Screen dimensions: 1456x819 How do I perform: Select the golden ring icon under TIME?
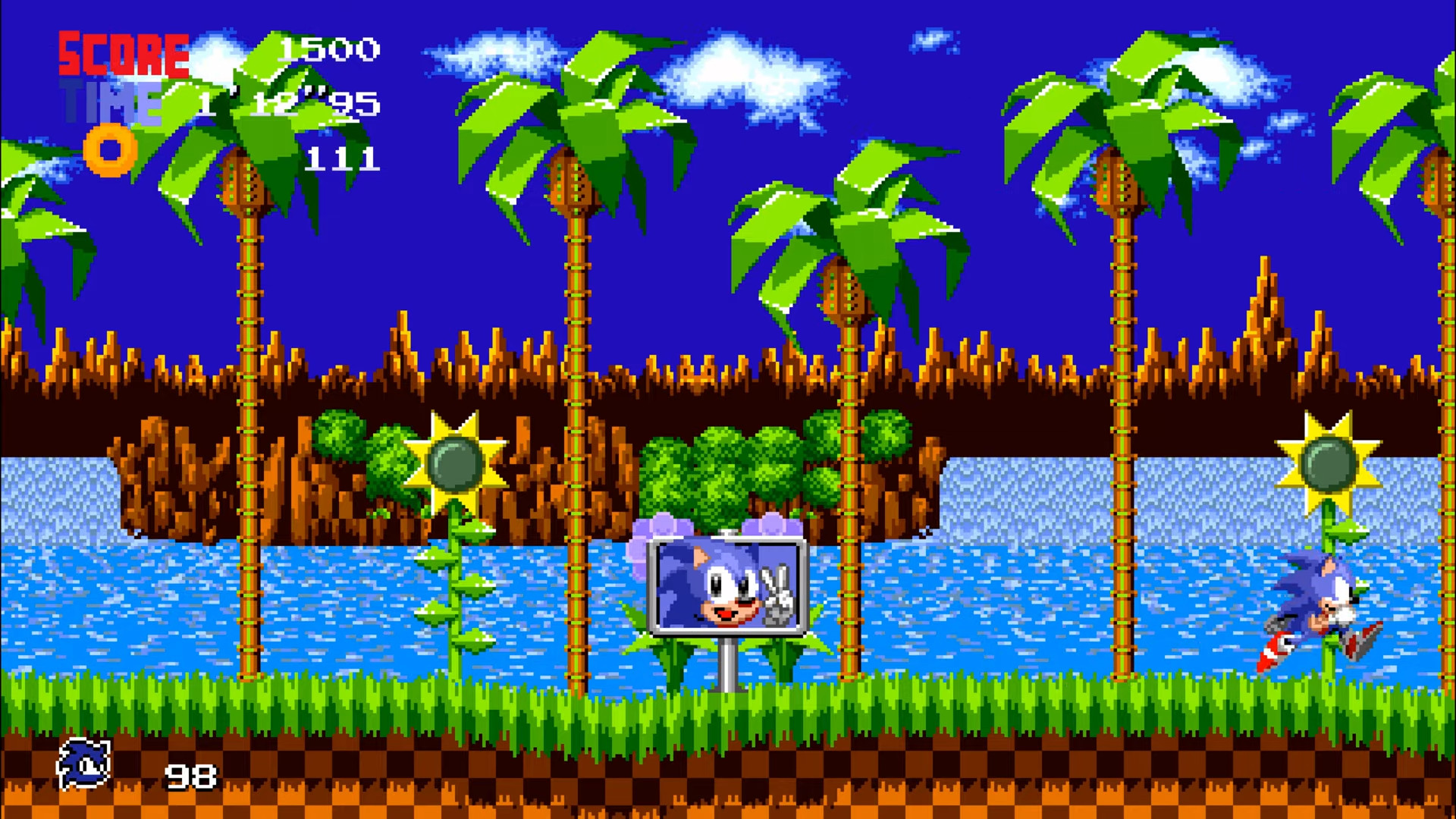tap(111, 152)
